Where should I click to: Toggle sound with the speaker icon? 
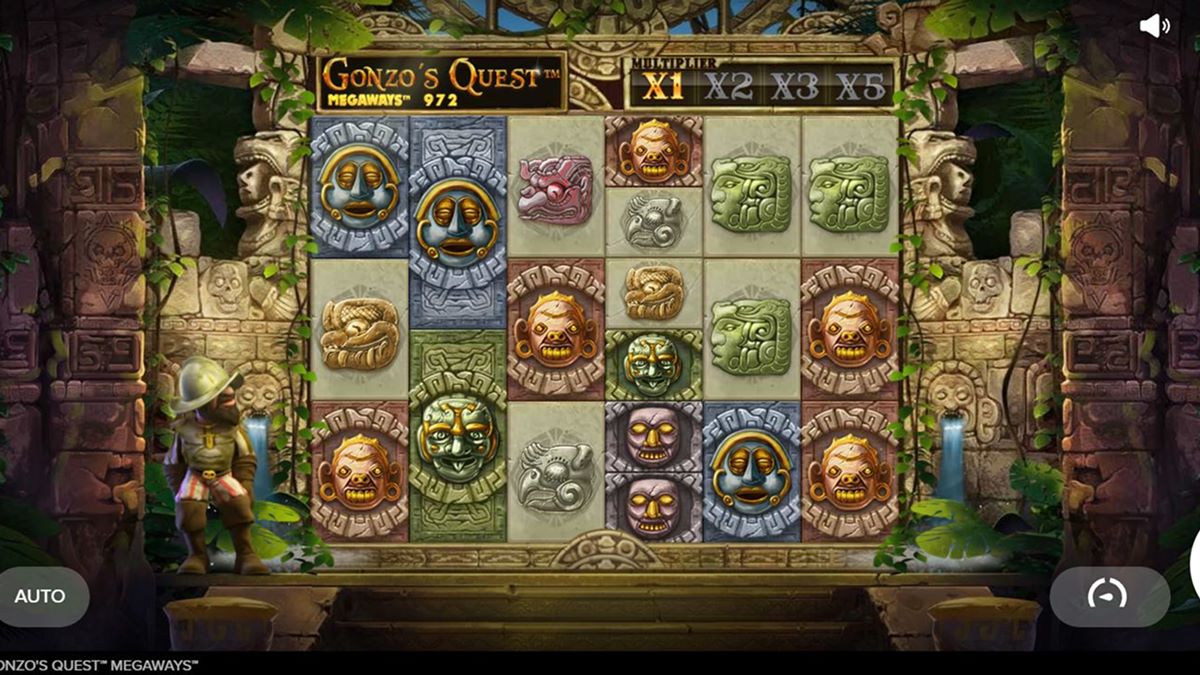(1154, 26)
